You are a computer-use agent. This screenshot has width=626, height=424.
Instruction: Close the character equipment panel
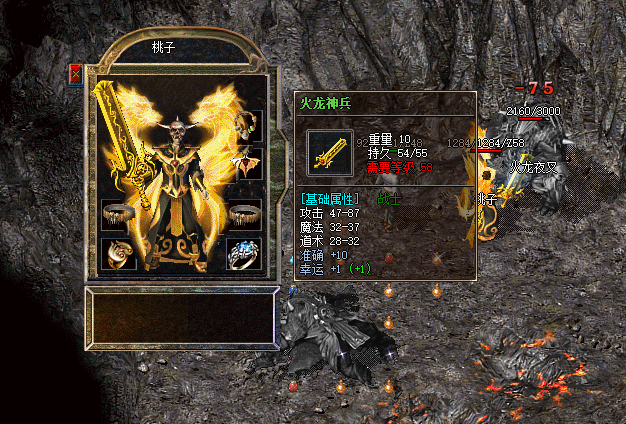click(x=76, y=74)
